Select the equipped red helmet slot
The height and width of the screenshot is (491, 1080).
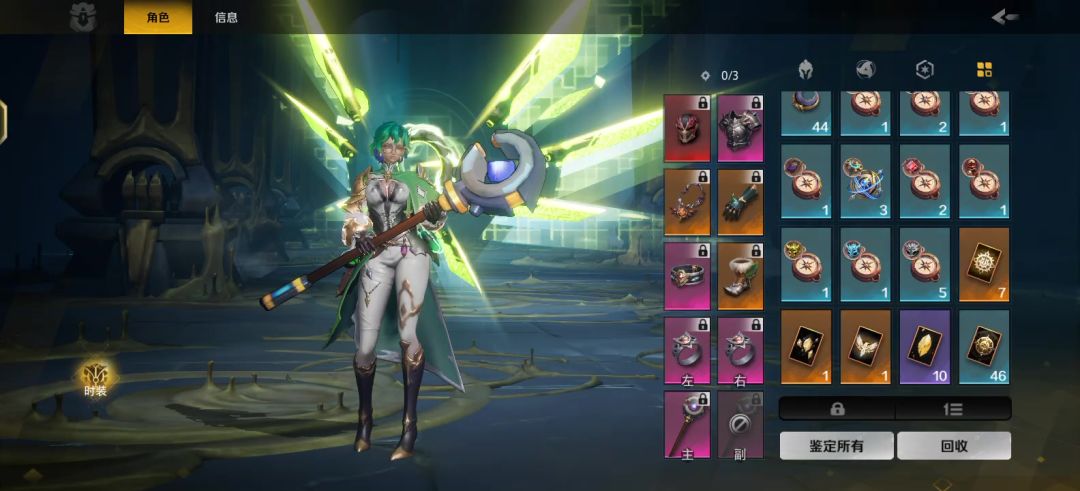point(687,128)
